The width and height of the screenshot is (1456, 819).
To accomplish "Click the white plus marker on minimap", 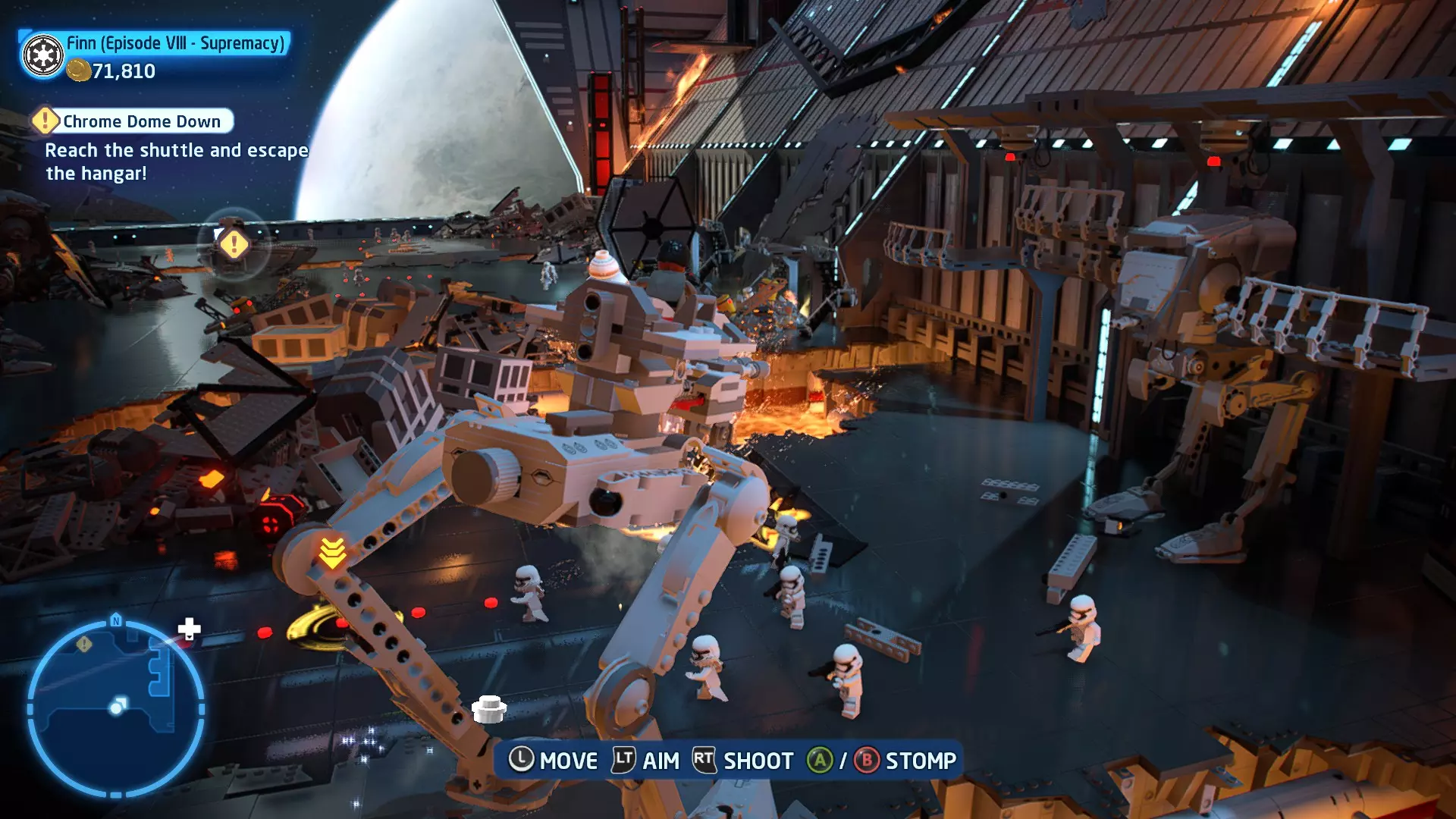I will (x=189, y=629).
